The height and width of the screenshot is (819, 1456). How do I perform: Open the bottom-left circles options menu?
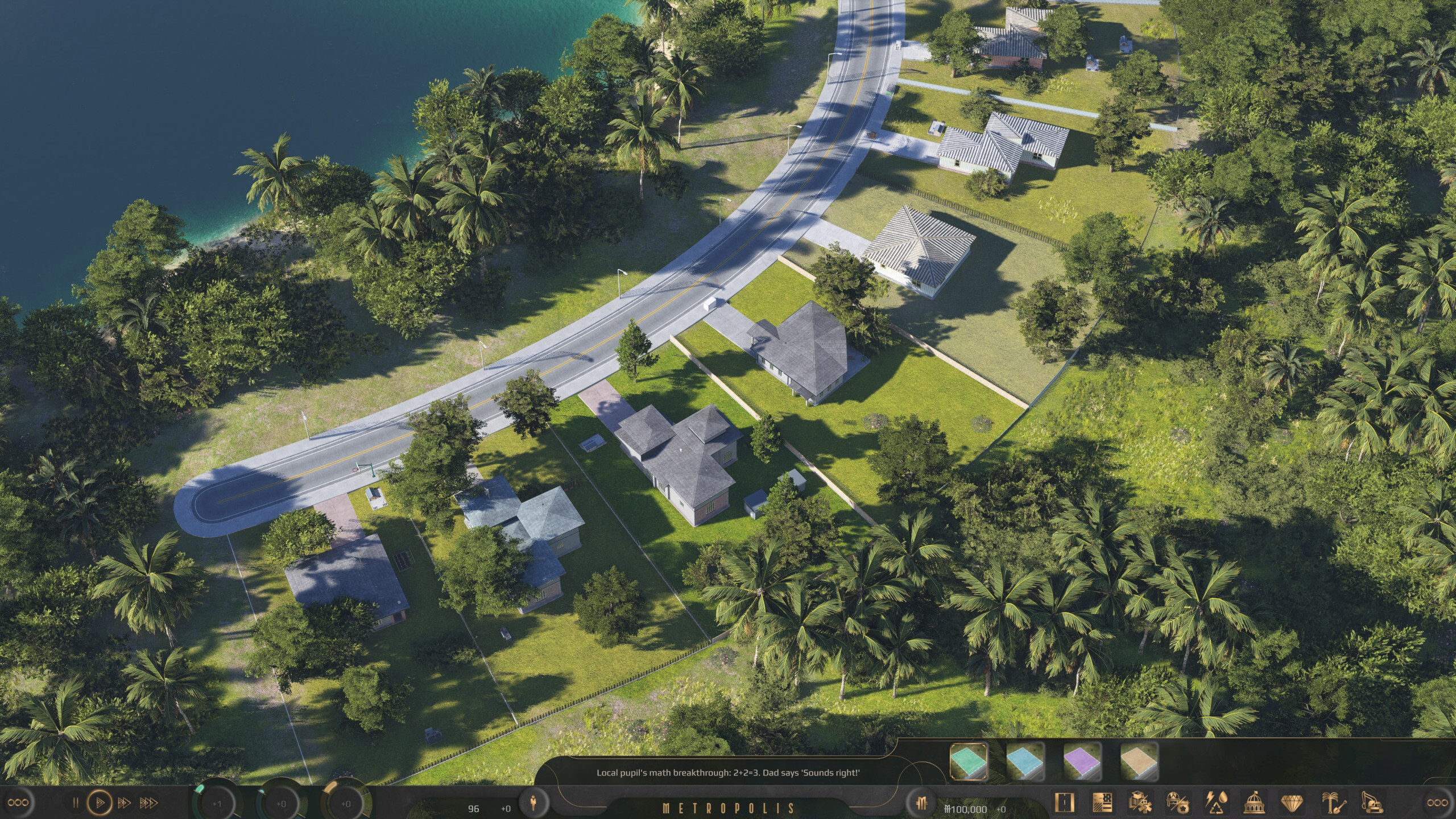pos(19,803)
